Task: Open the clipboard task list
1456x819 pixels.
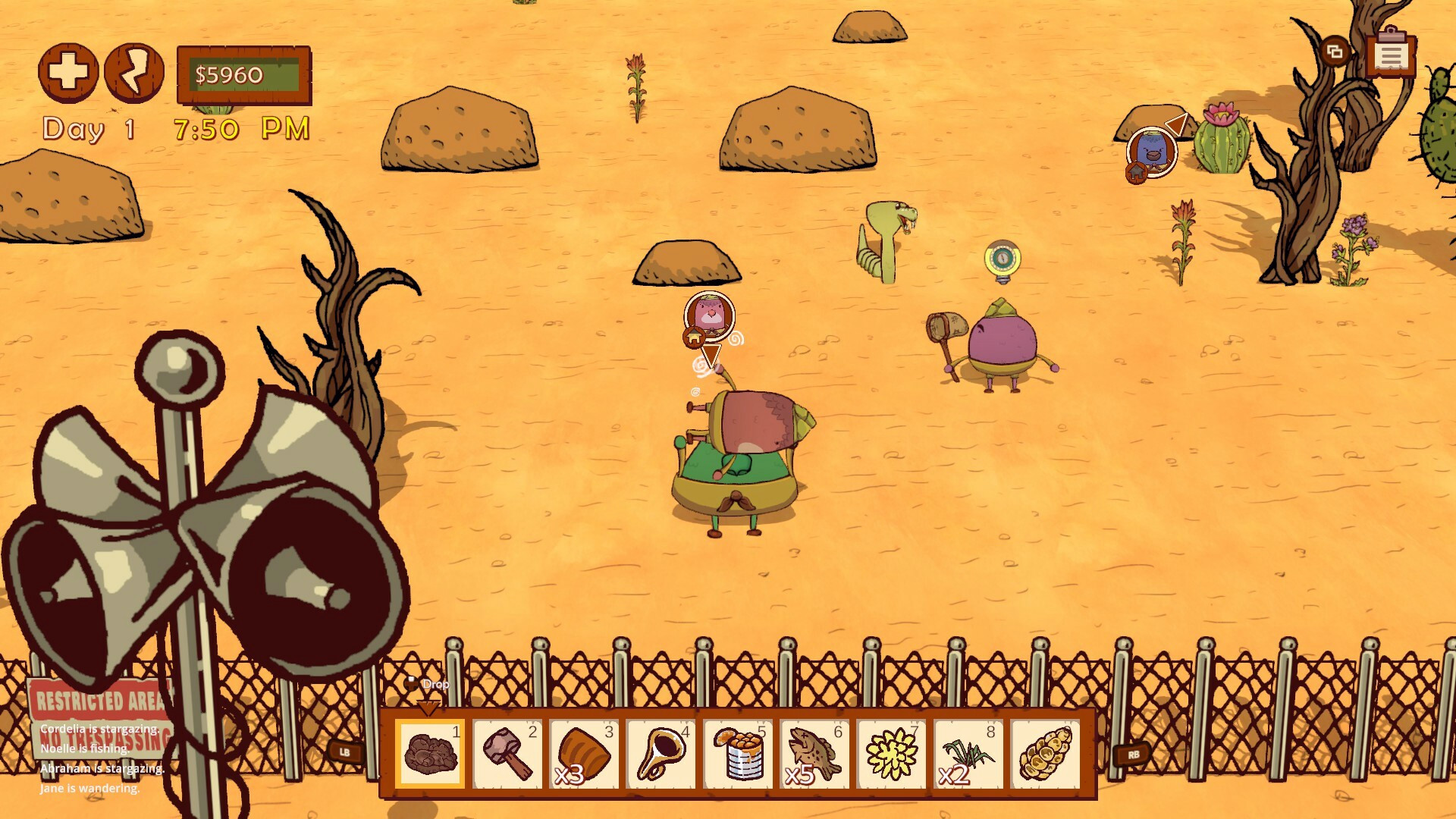Action: coord(1391,55)
